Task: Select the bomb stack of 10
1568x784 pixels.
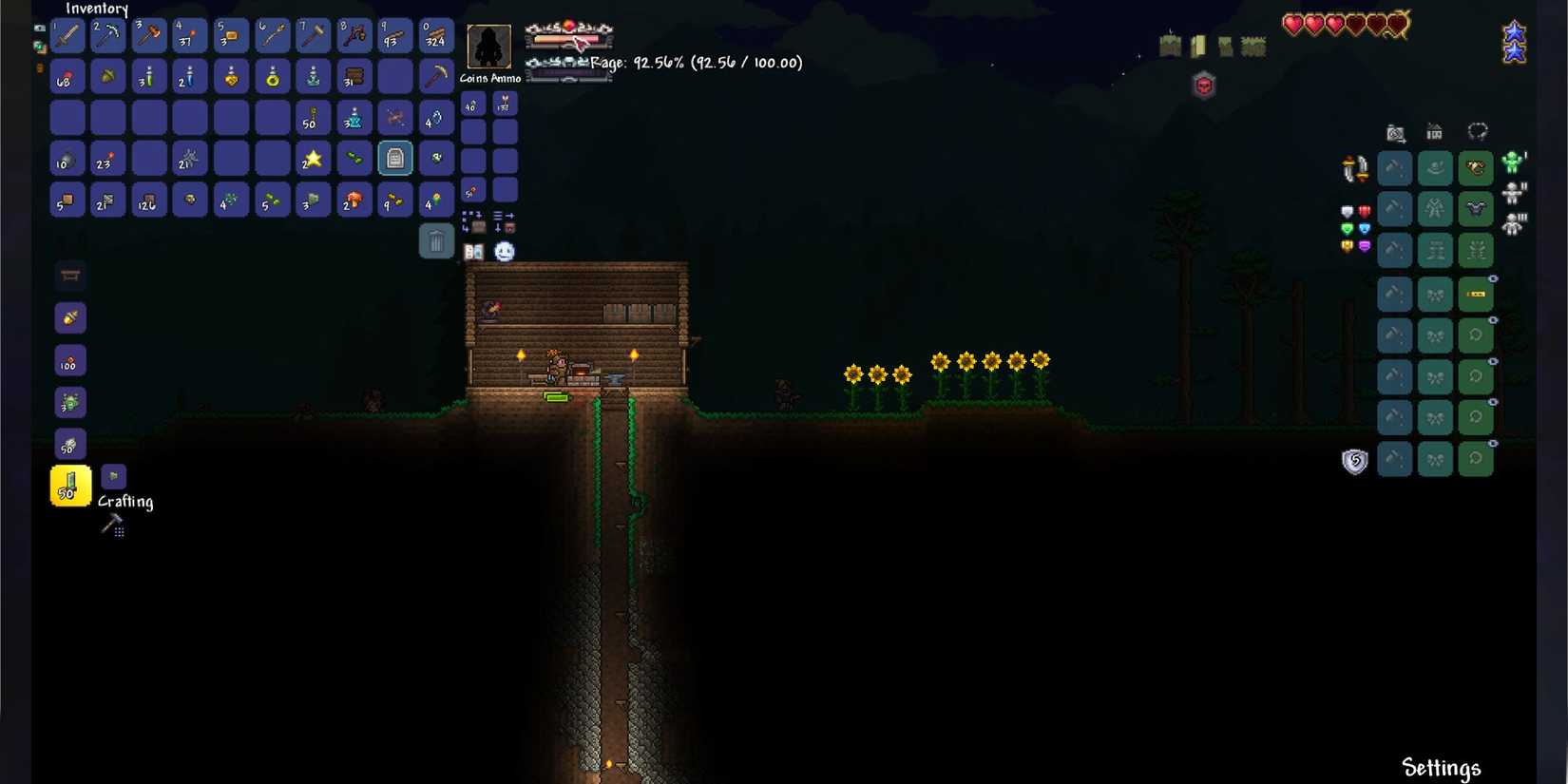Action: pyautogui.click(x=67, y=159)
